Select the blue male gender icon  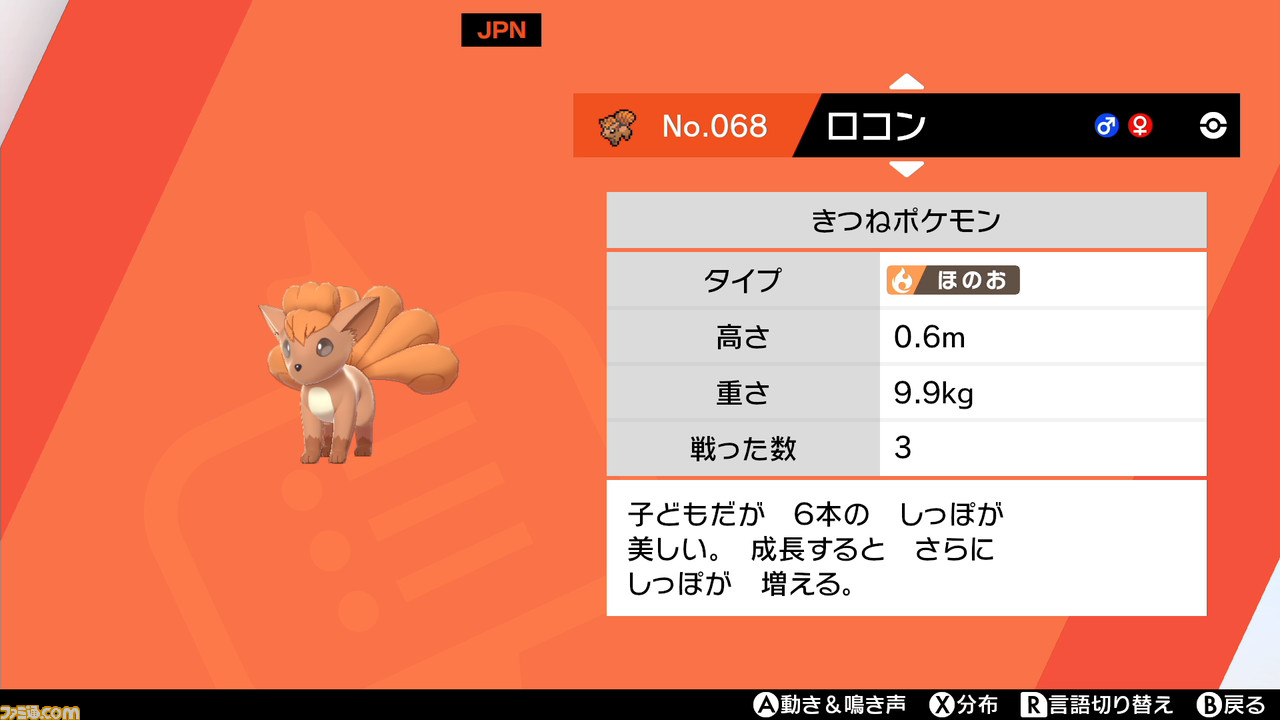point(1106,126)
